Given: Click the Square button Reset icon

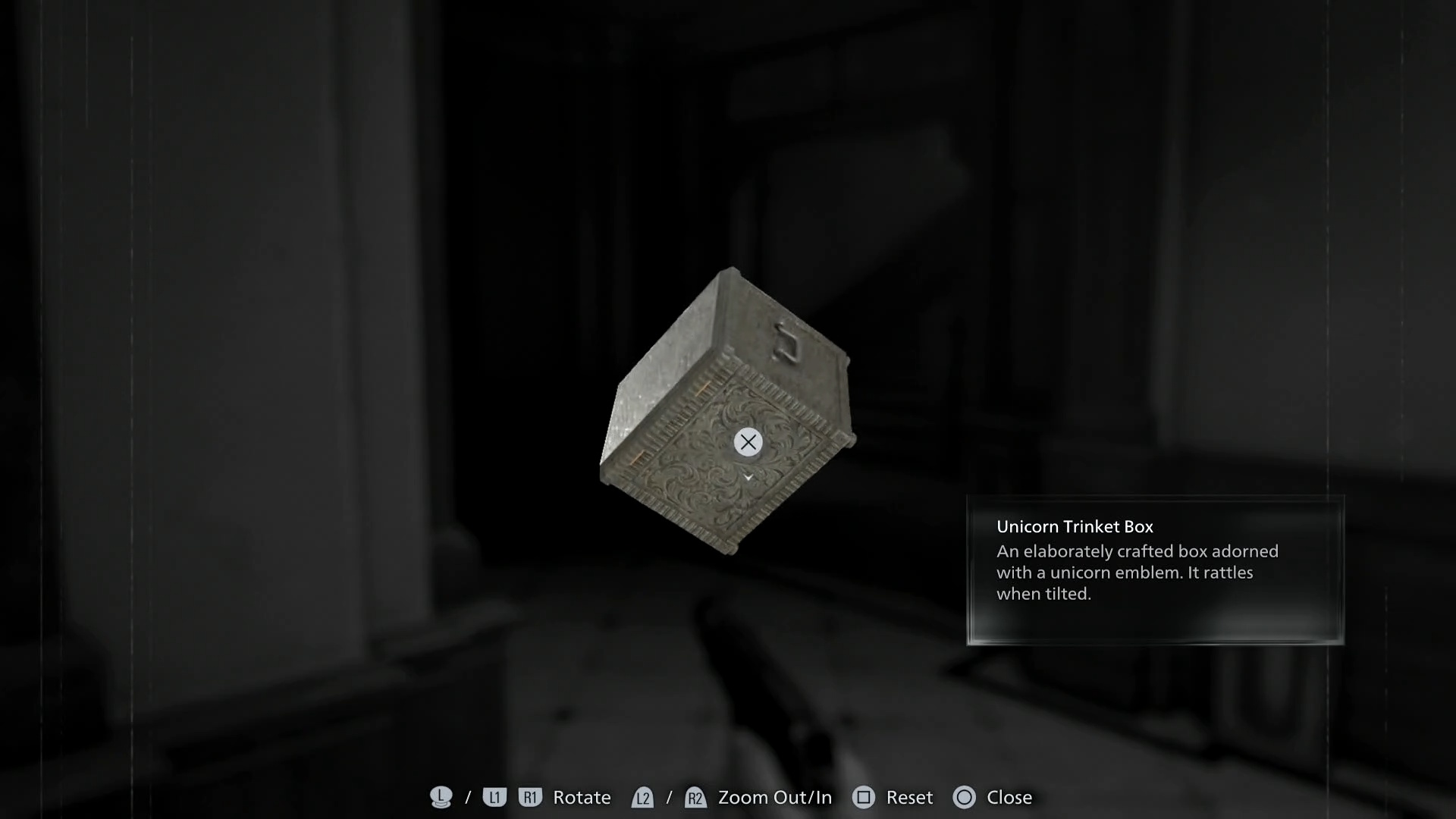Looking at the screenshot, I should [x=864, y=797].
